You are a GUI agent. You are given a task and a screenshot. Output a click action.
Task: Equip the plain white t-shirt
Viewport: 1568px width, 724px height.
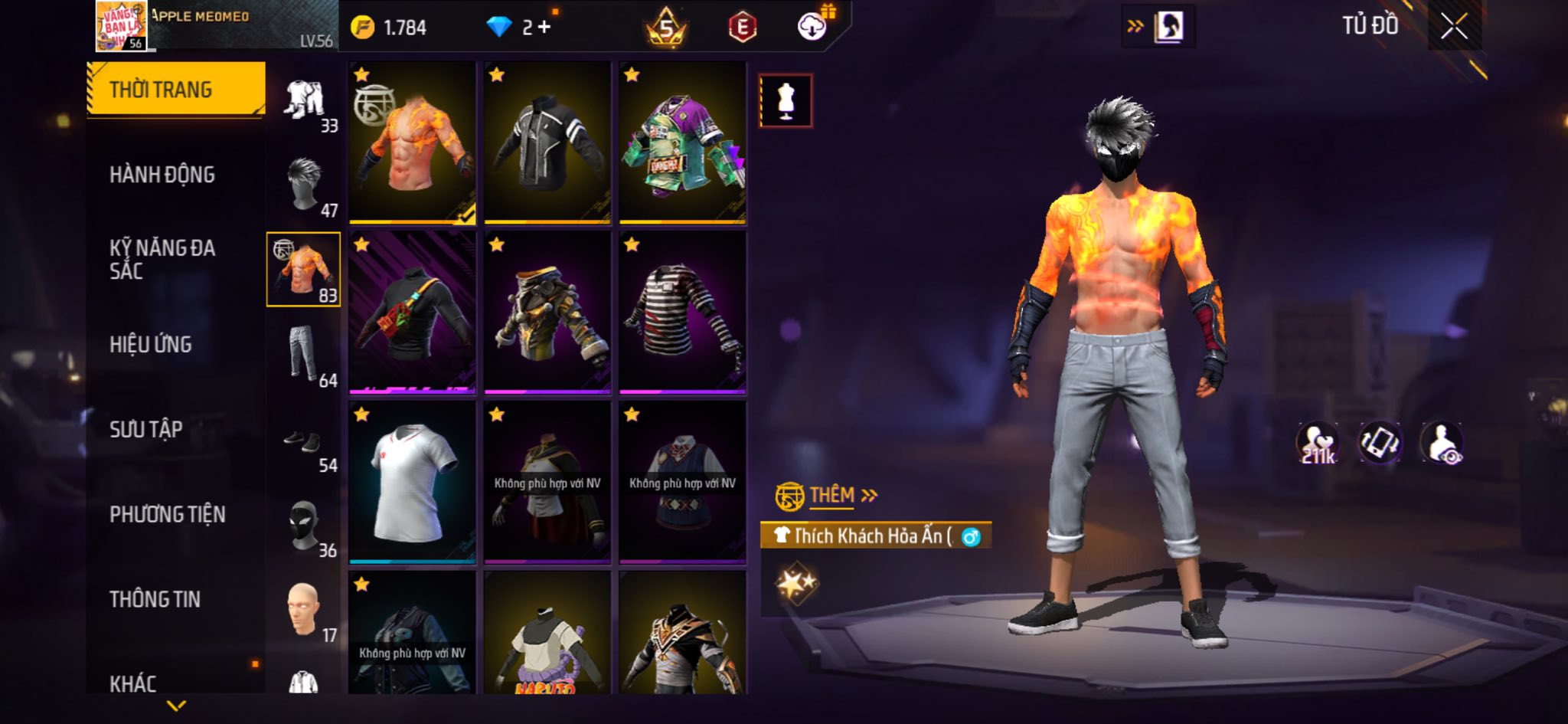pos(412,483)
